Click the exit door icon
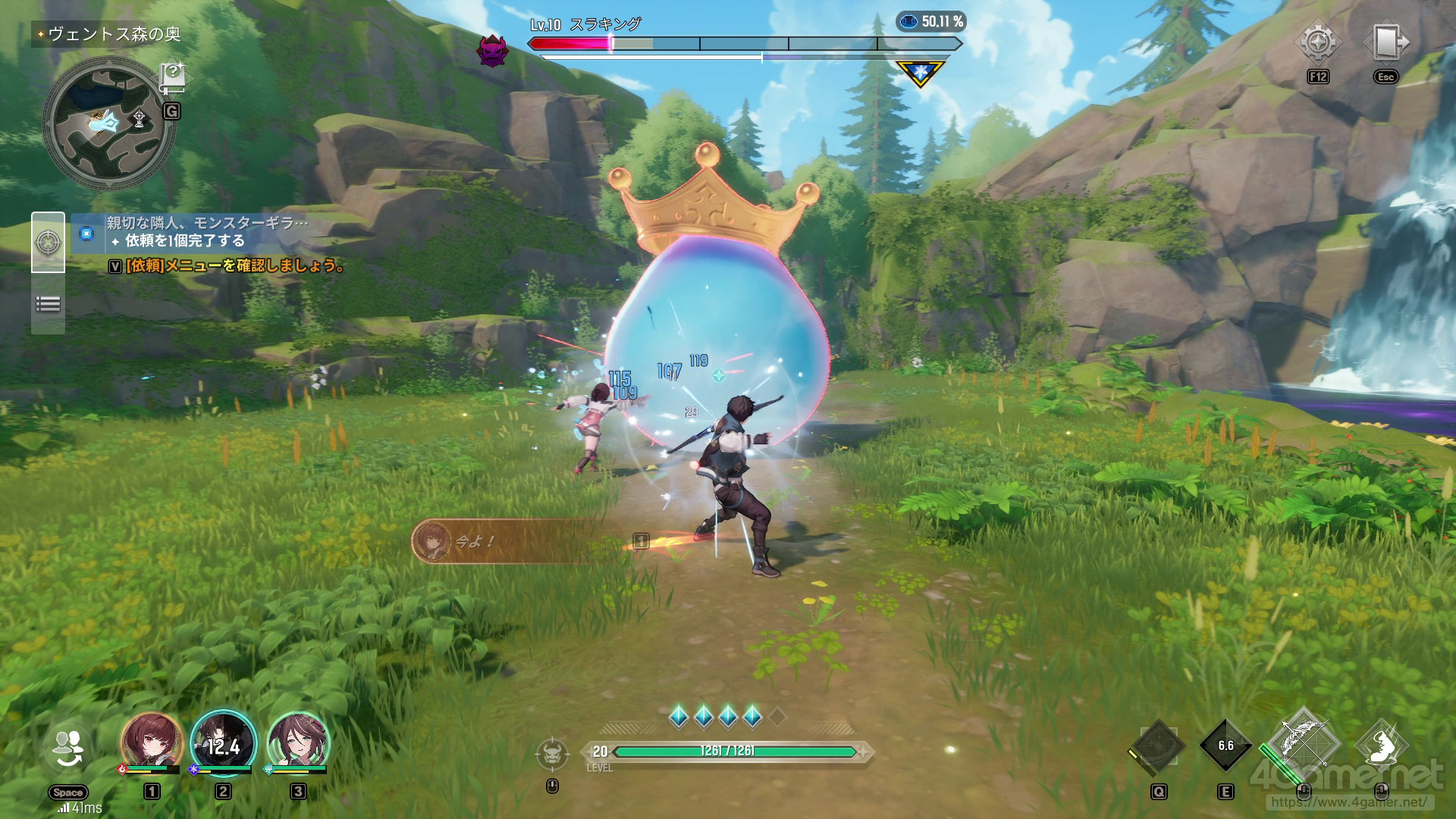The height and width of the screenshot is (819, 1456). tap(1385, 42)
